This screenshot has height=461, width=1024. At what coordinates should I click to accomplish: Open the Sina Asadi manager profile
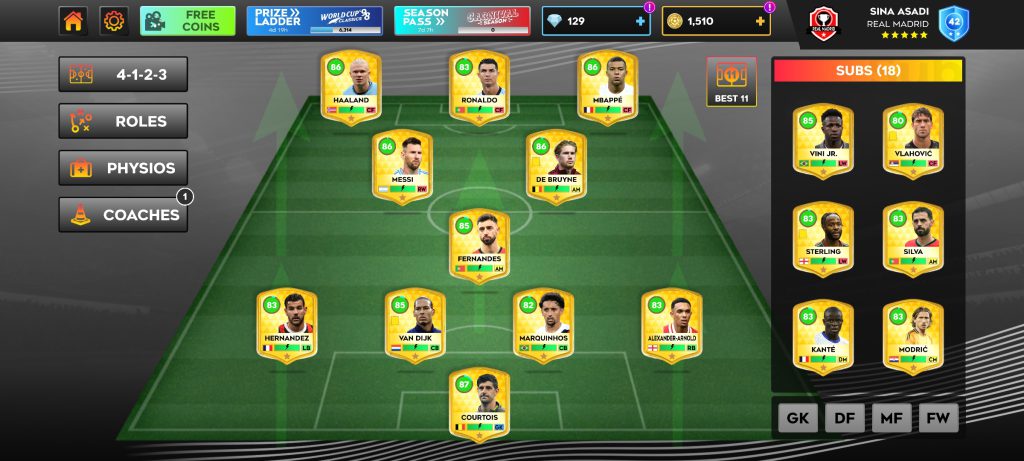click(x=895, y=21)
